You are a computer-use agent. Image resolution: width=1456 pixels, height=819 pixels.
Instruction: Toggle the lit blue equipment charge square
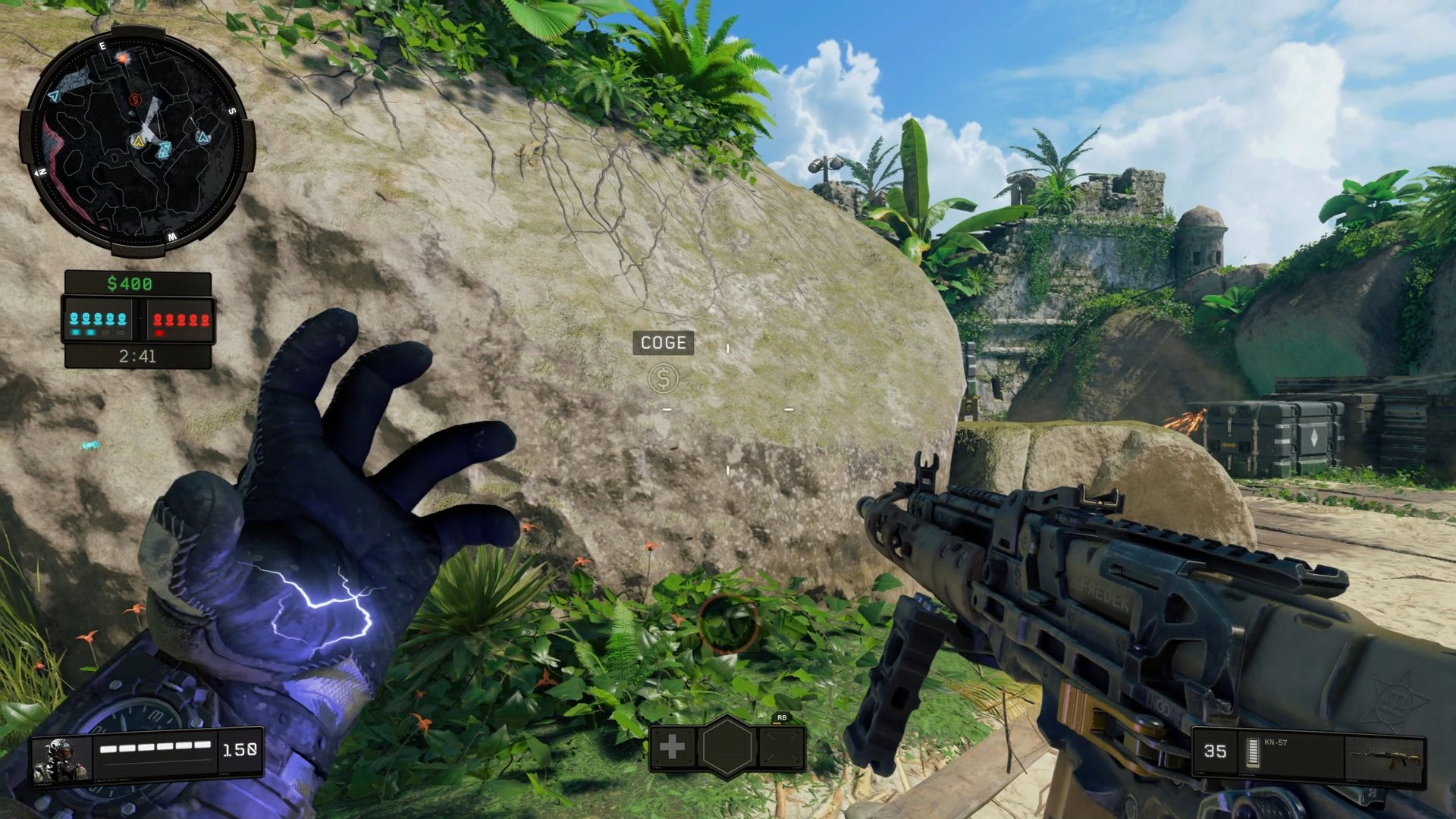coord(74,334)
